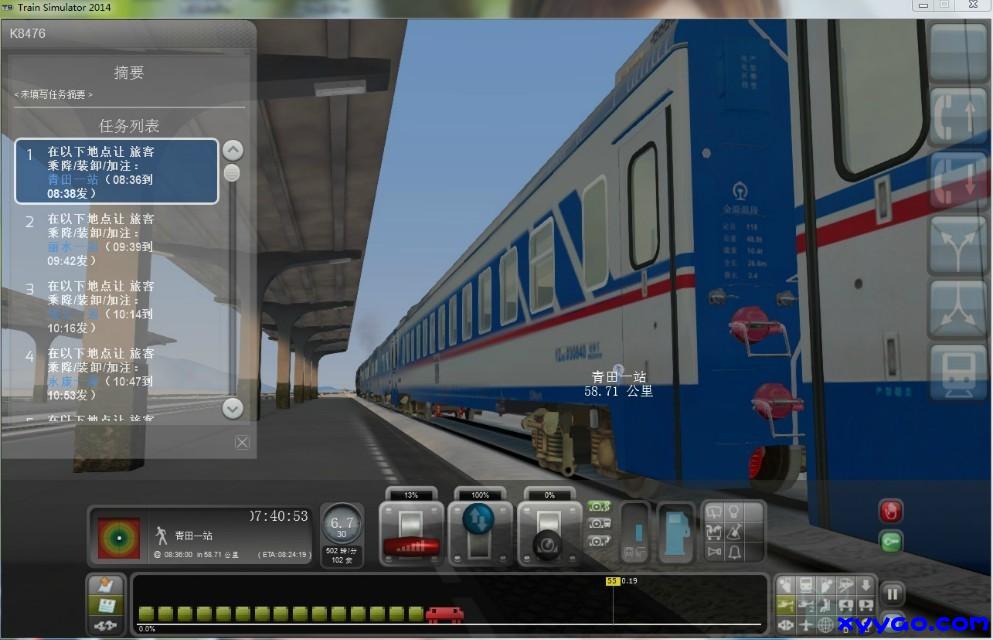
Task: Click the upward coupling arrow button
Action: pyautogui.click(x=958, y=115)
